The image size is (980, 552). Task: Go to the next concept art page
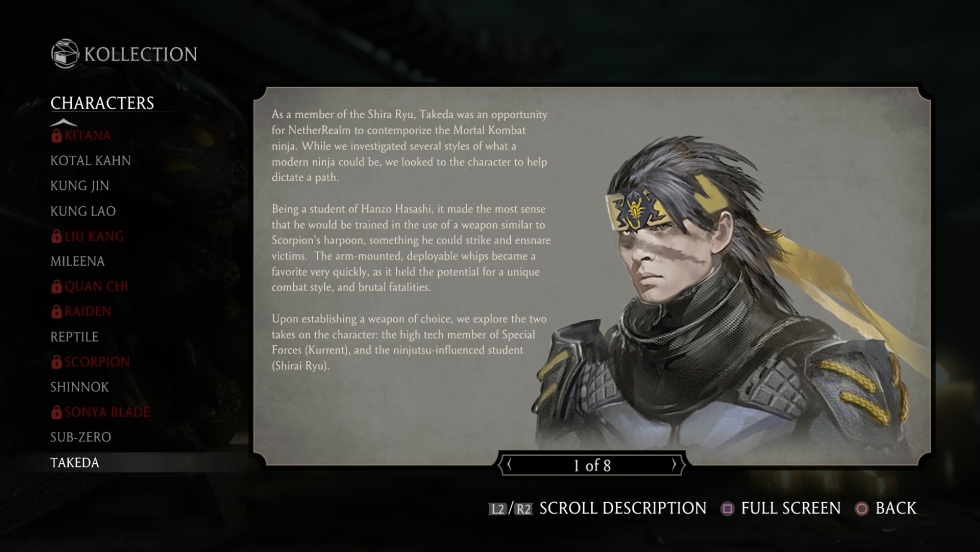[x=677, y=465]
